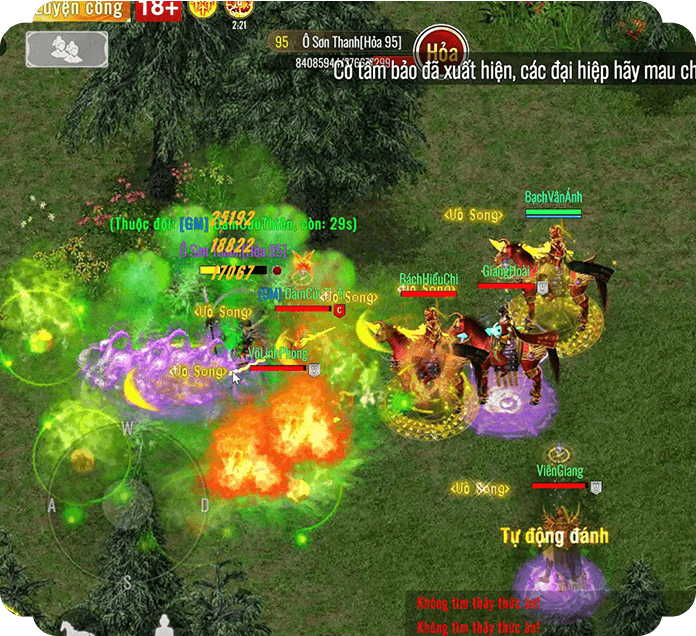
Task: Open the white character silhouette icon
Action: click(159, 626)
